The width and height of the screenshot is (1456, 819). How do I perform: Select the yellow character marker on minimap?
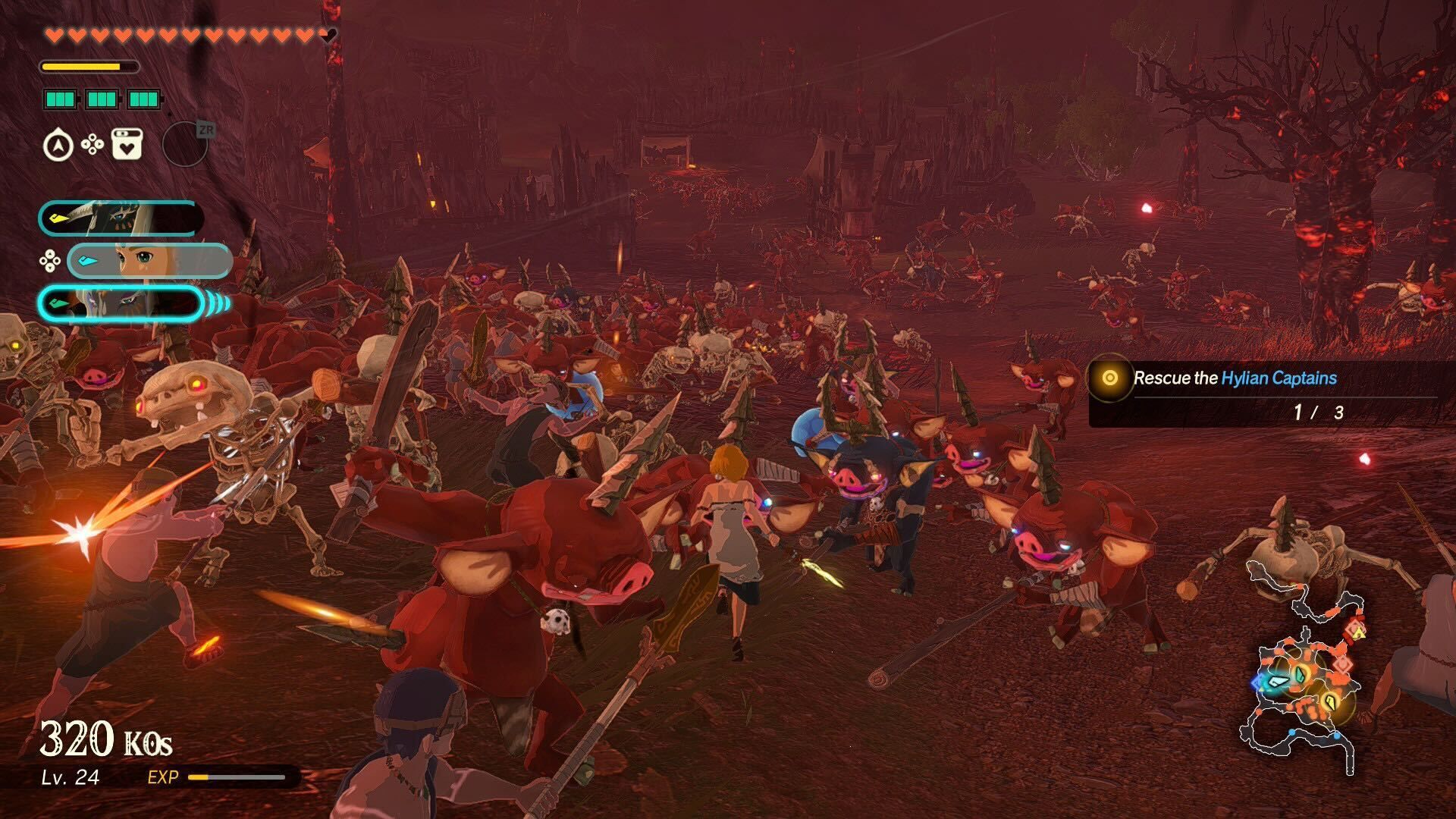coord(1329,701)
